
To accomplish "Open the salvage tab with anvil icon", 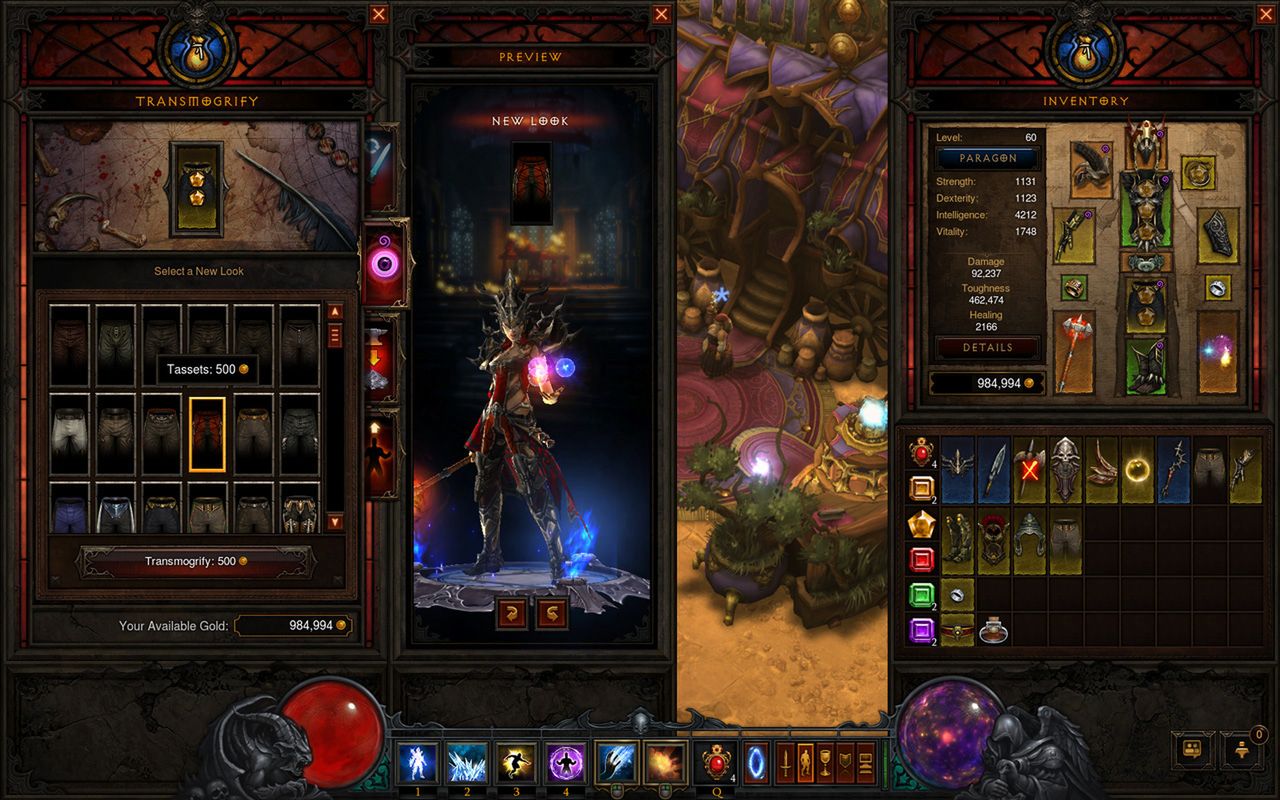I will 383,358.
